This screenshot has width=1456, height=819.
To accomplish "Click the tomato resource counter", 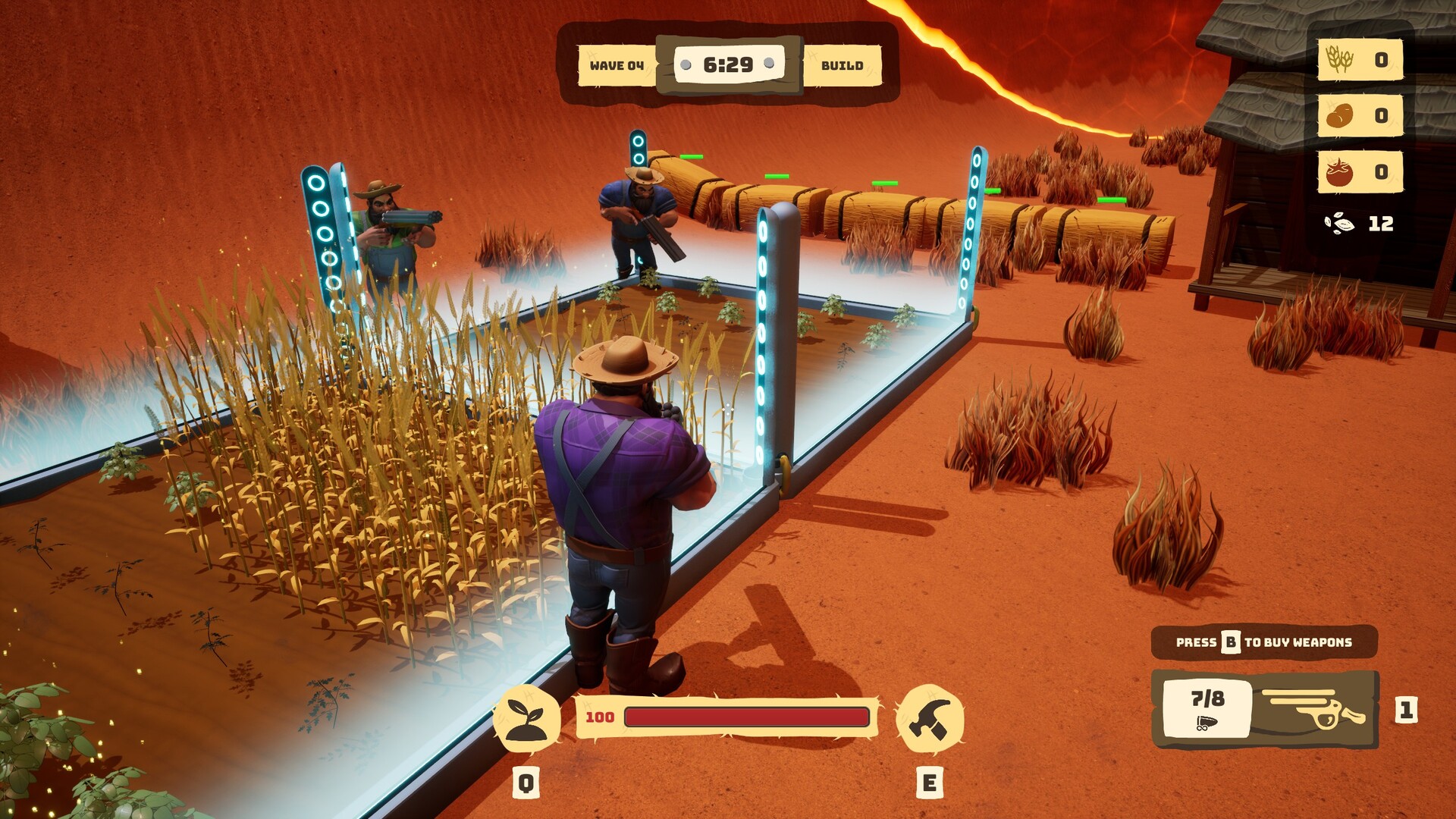I will click(1360, 172).
